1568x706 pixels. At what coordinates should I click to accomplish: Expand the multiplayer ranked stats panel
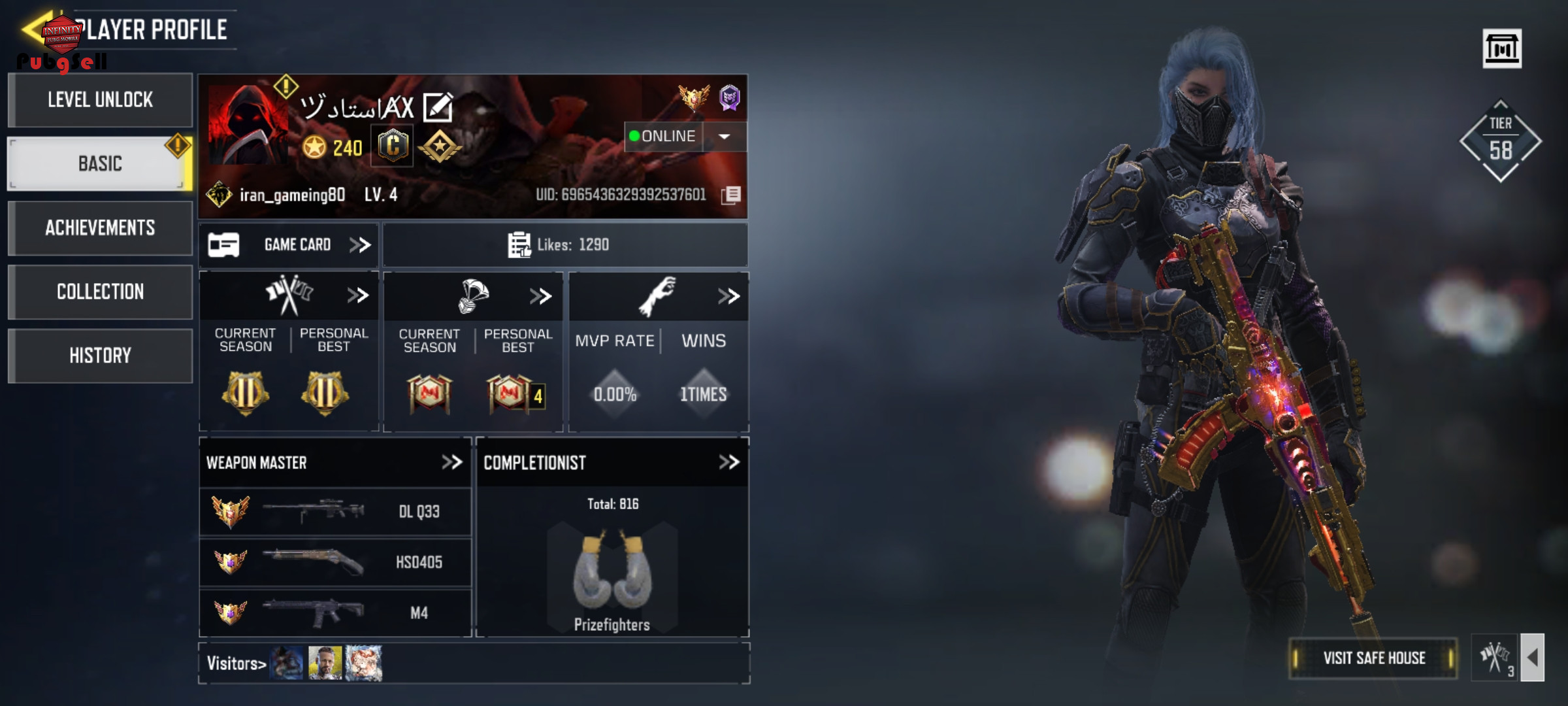357,295
